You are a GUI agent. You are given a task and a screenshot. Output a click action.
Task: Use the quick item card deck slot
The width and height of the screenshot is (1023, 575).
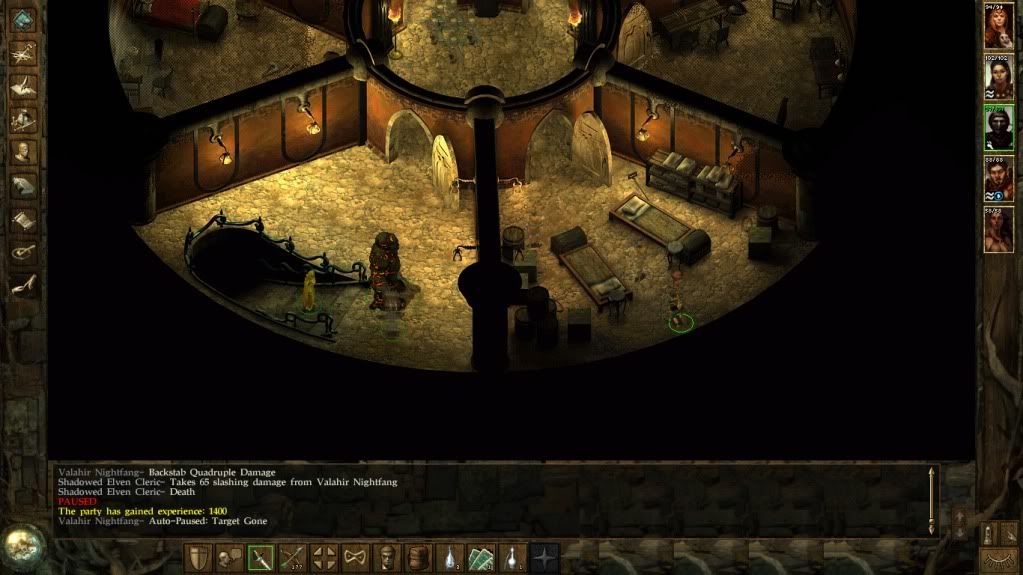482,558
